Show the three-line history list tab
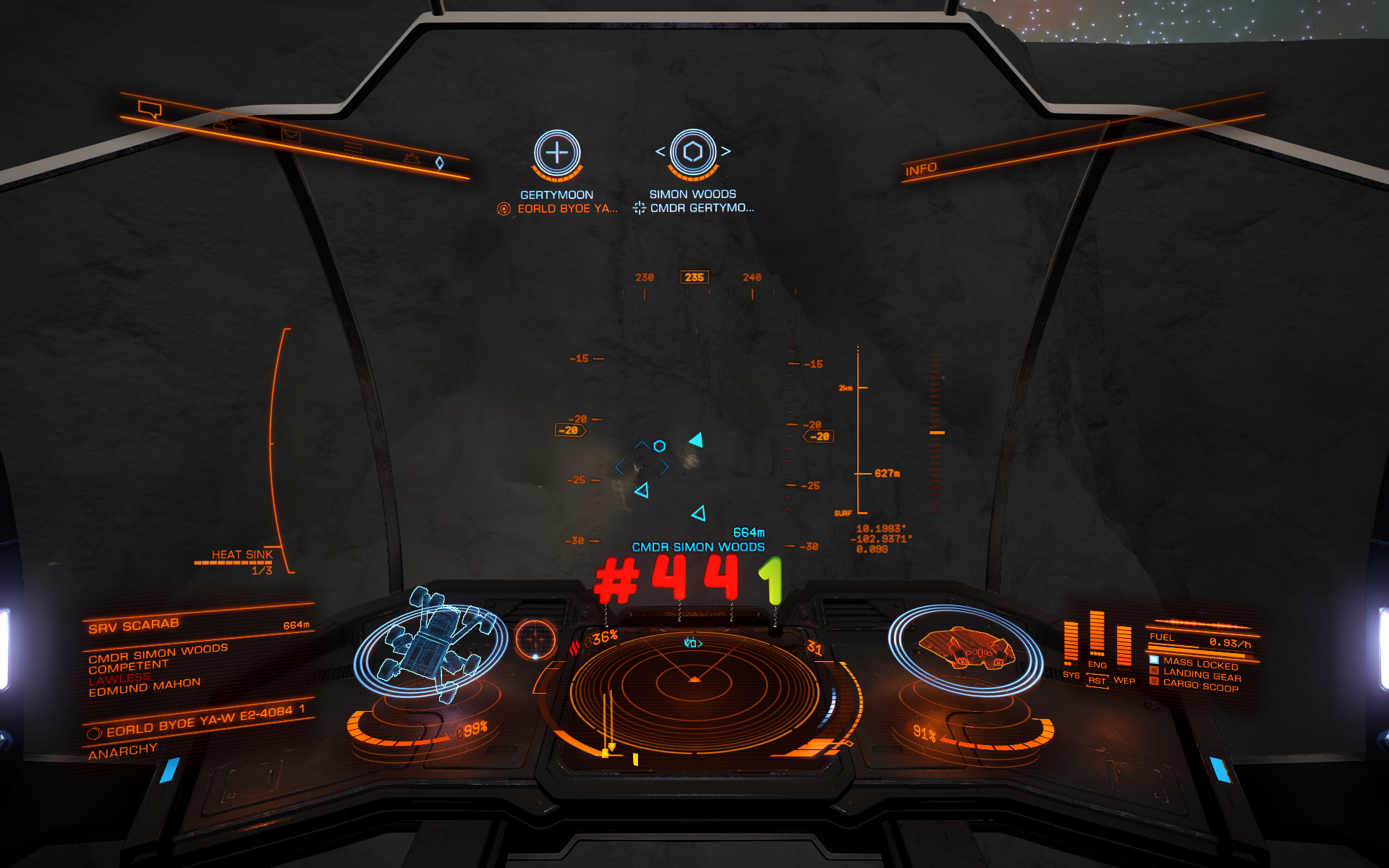 (353, 148)
